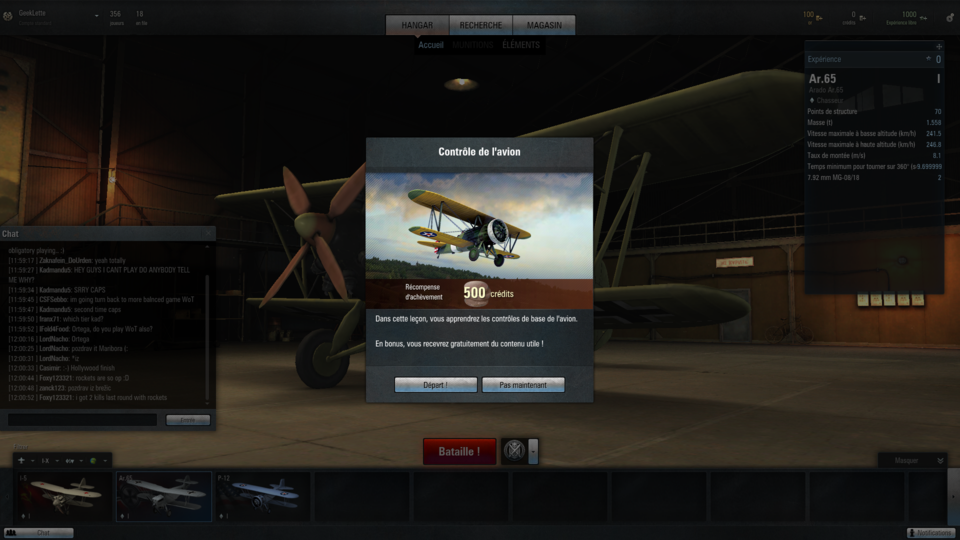The image size is (960, 540).
Task: Open the Hangar tab
Action: pyautogui.click(x=418, y=26)
